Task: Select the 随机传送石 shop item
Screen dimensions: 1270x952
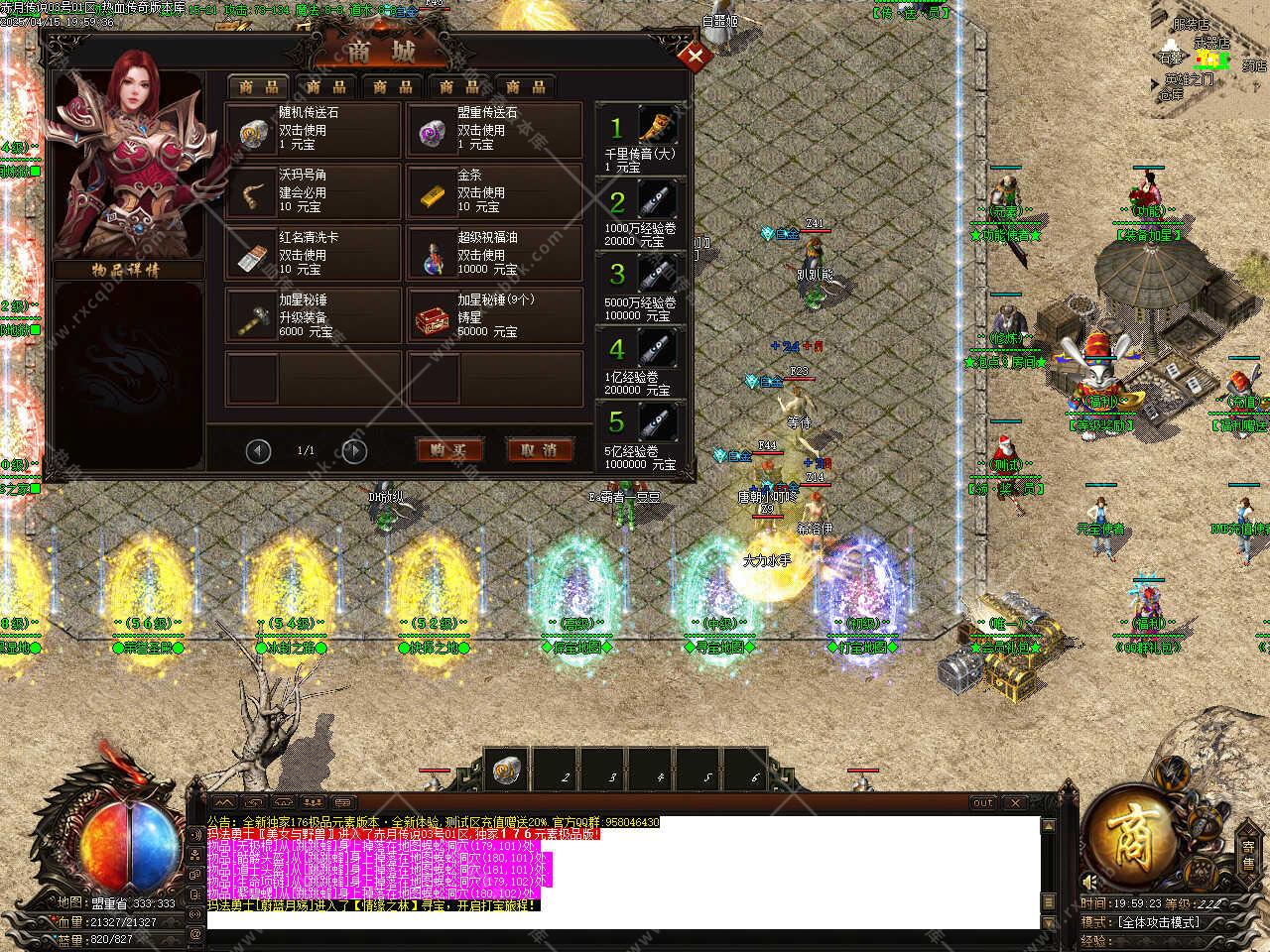Action: point(314,130)
